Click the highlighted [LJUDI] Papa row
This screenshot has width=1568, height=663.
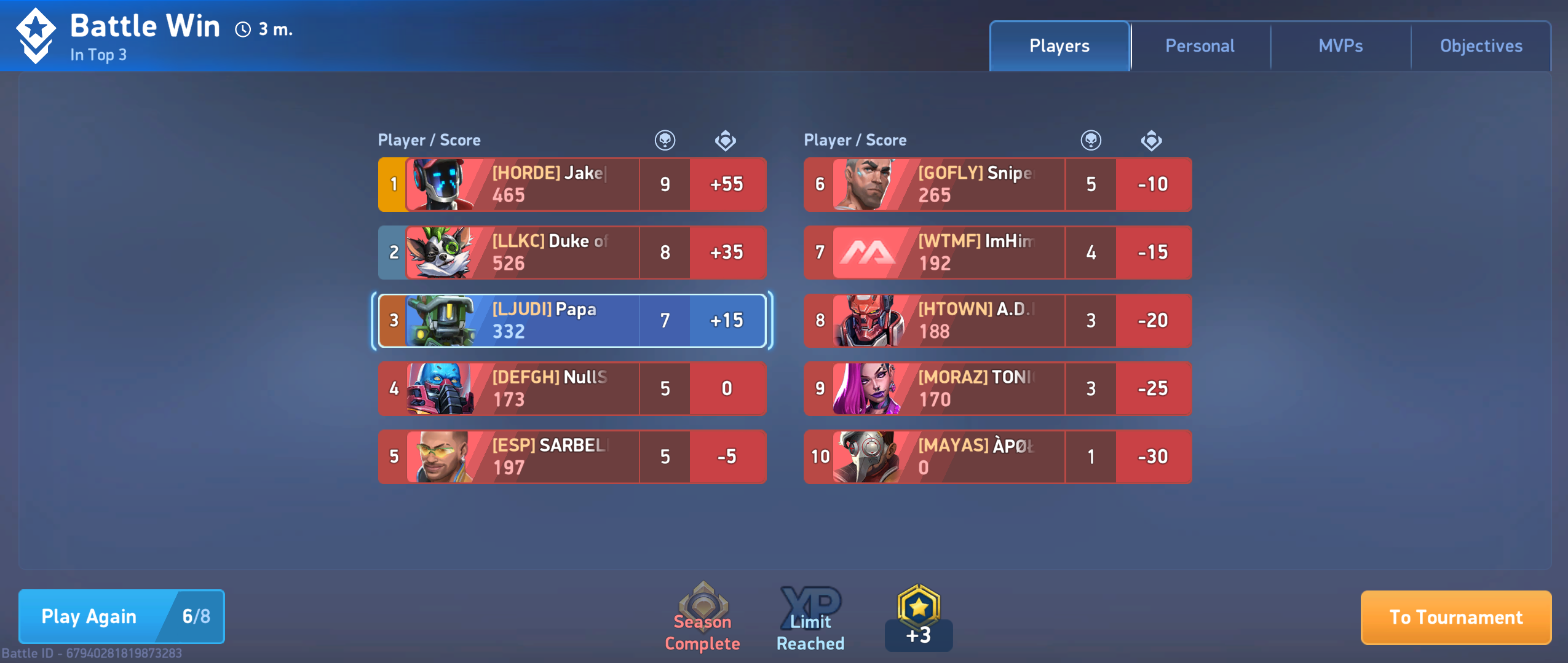pyautogui.click(x=572, y=320)
